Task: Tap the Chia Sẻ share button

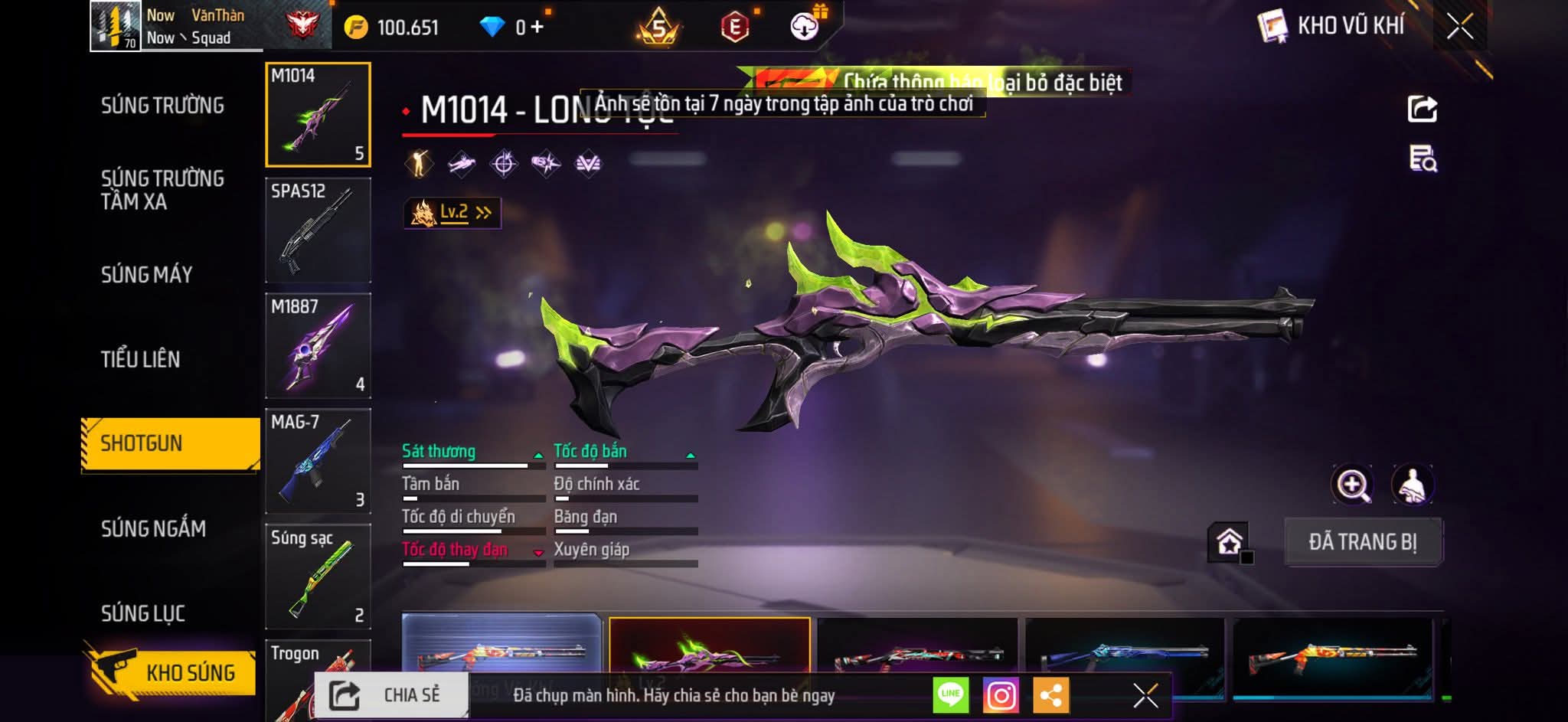Action: click(390, 695)
